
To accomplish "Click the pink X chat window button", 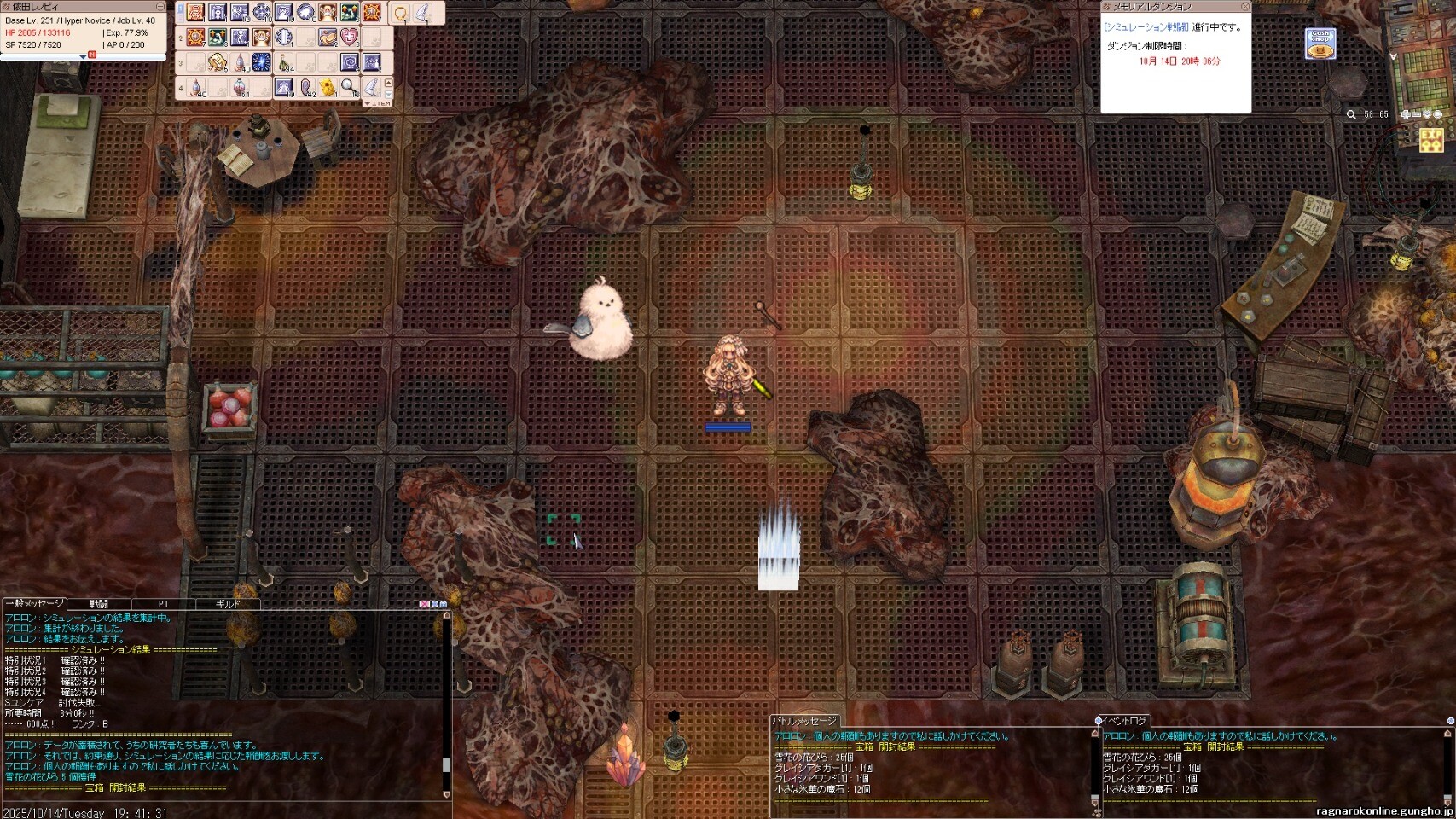I will point(424,604).
